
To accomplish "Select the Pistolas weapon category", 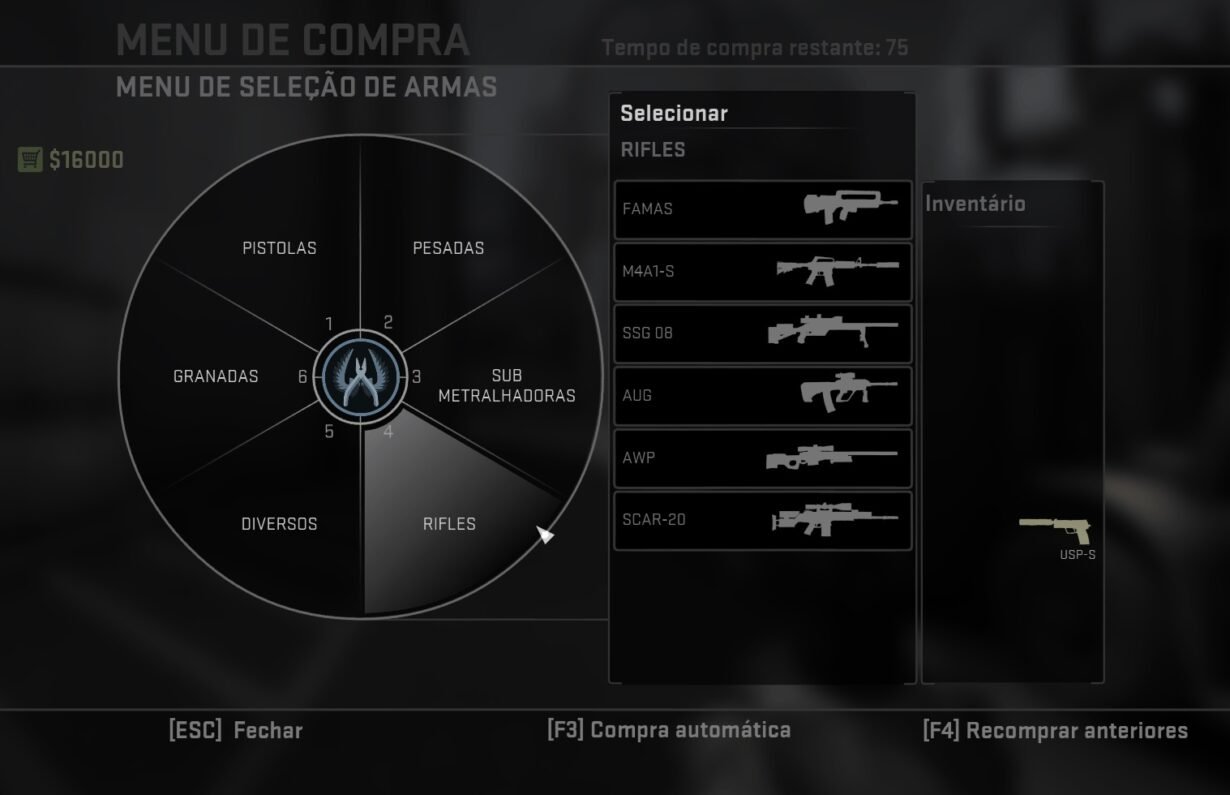I will (279, 248).
